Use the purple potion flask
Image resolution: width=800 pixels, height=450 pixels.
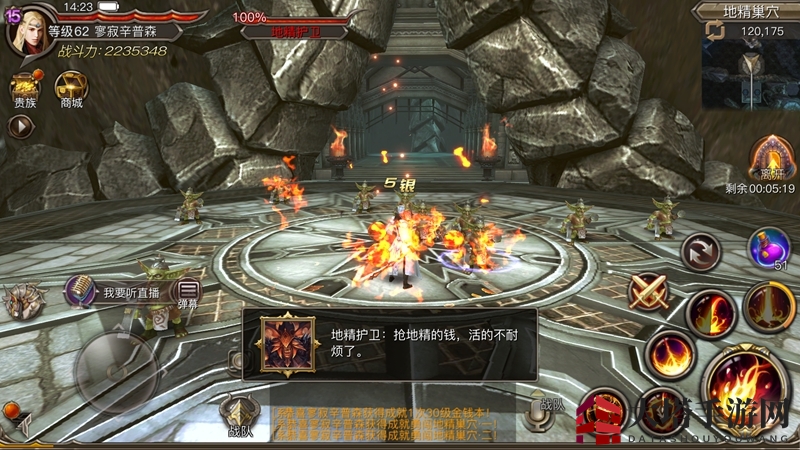[768, 246]
